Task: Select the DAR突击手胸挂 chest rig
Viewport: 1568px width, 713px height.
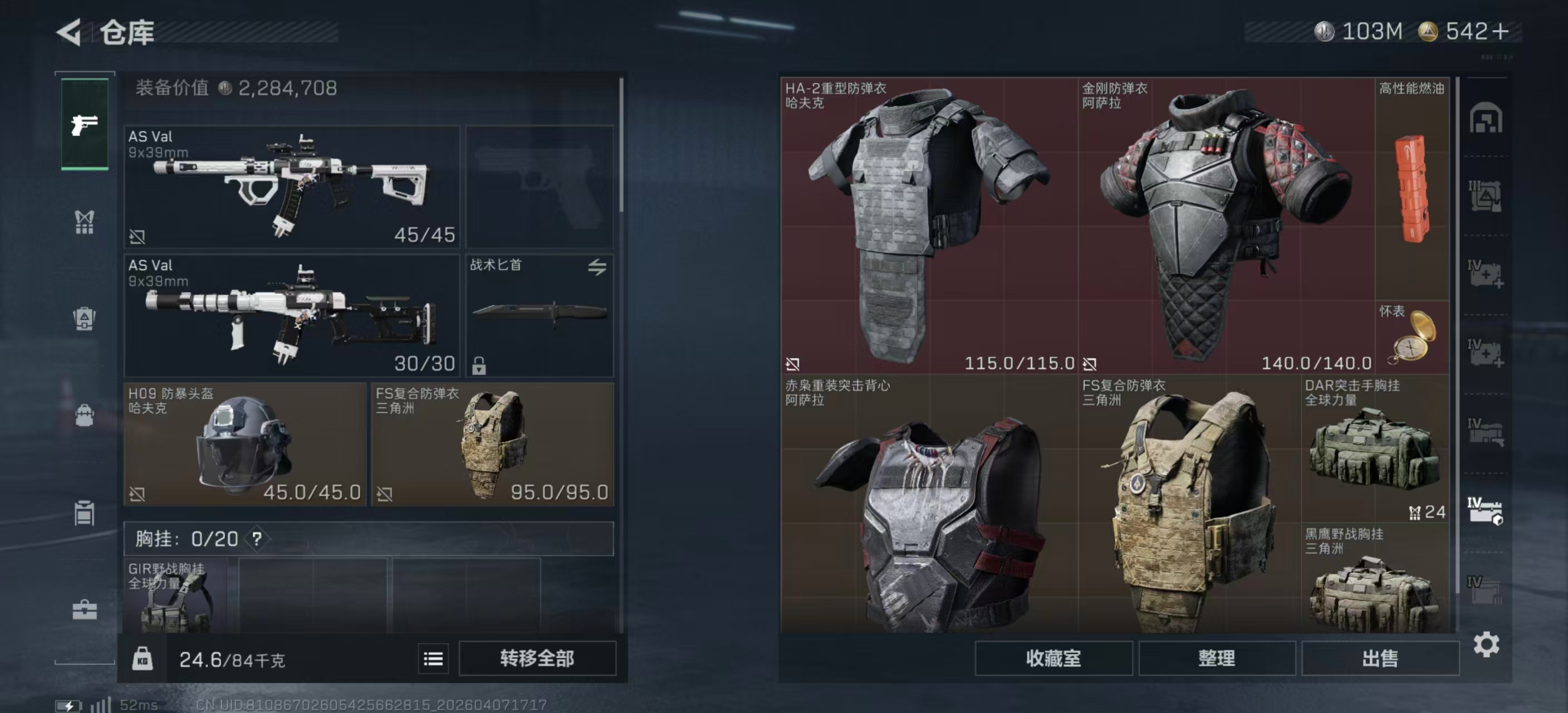Action: 1374,450
